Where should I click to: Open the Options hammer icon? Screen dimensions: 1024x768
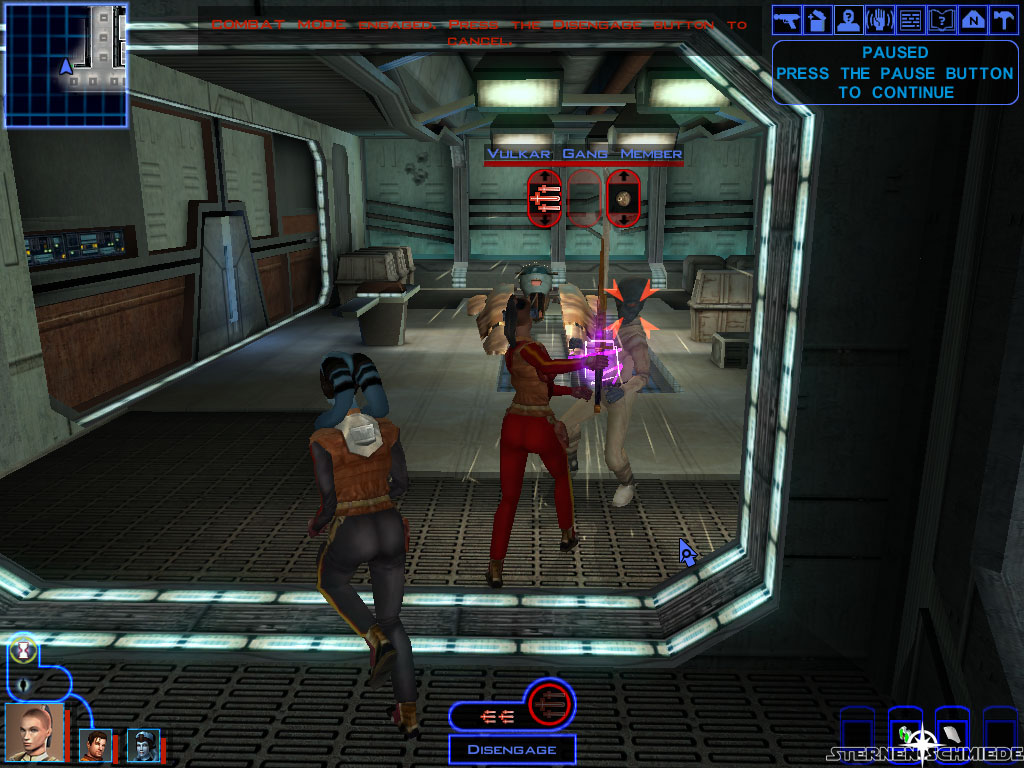coord(1003,18)
